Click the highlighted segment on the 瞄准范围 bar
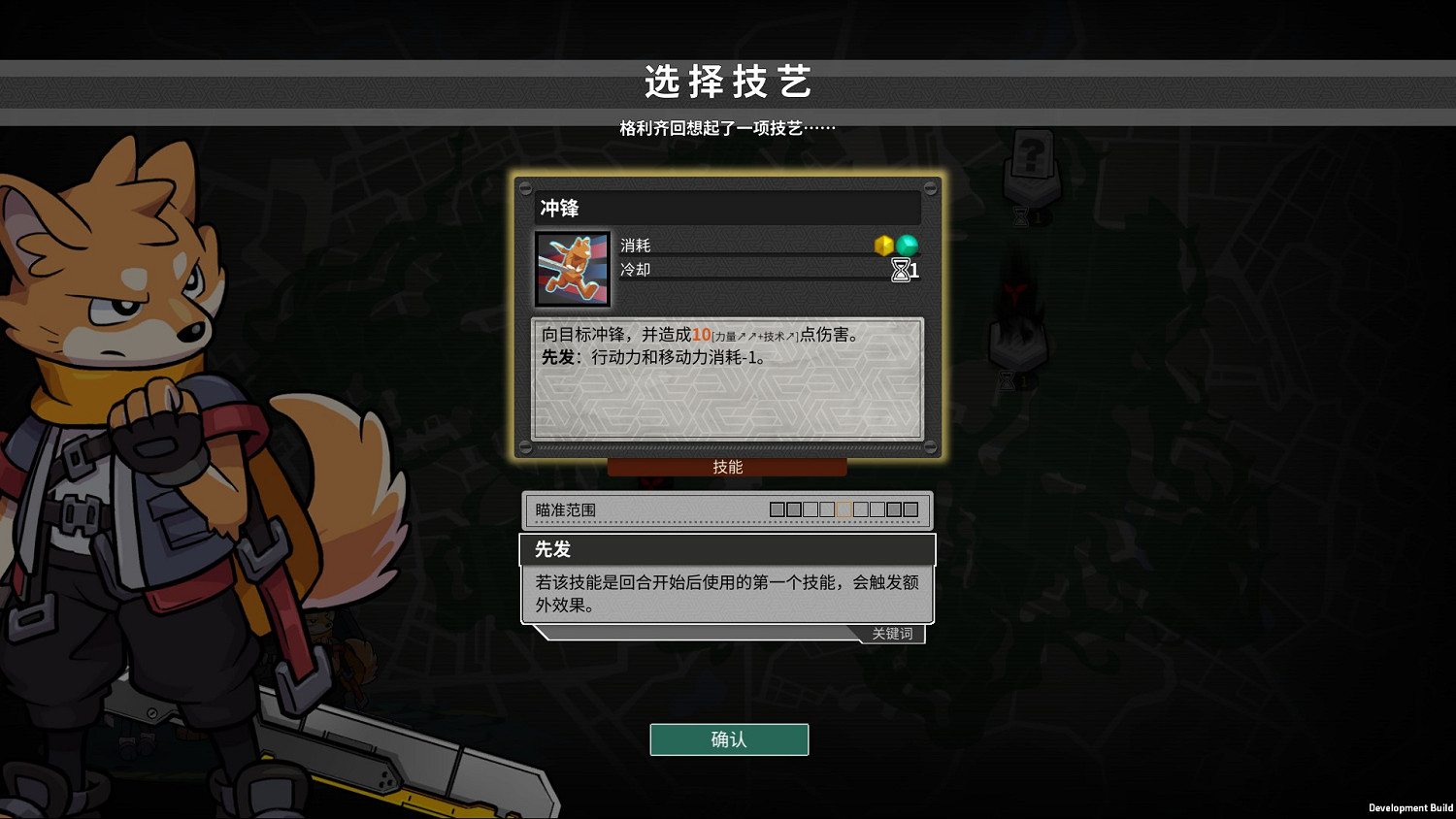This screenshot has width=1456, height=819. click(x=844, y=508)
